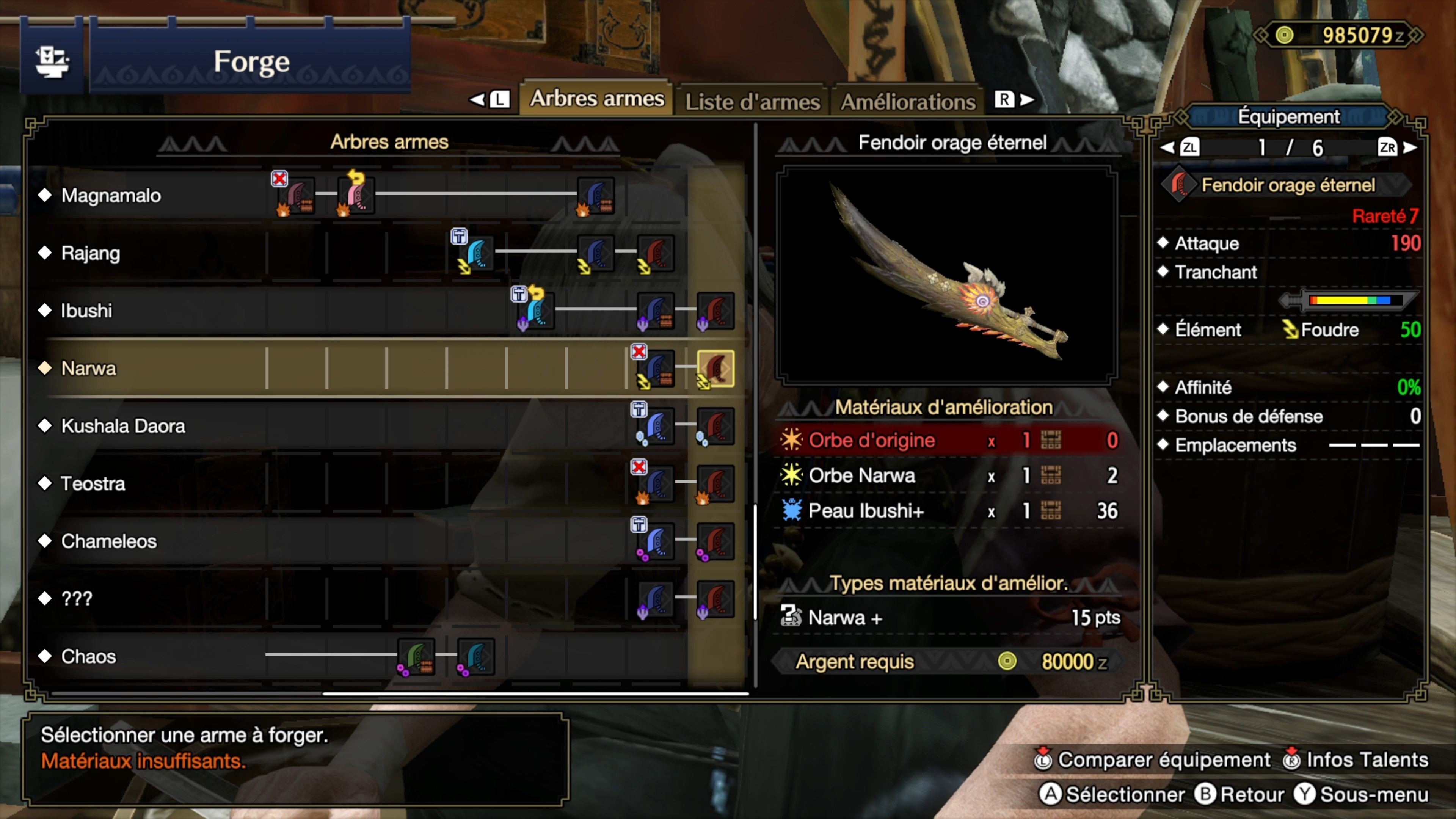Switch to the Liste d'armes tab
Viewport: 1456px width, 819px height.
pos(752,101)
